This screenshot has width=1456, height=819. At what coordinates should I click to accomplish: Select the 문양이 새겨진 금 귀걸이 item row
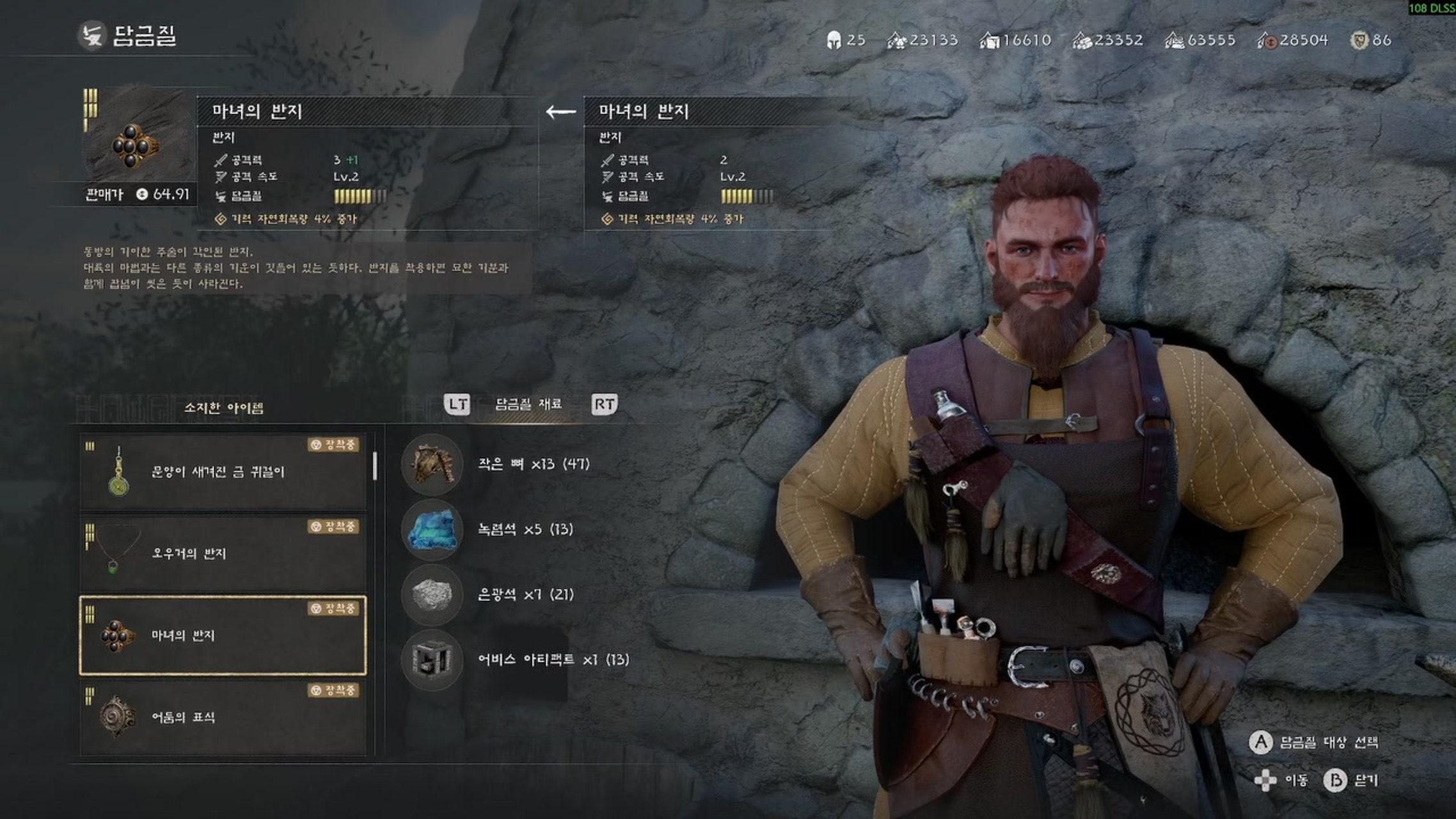pos(223,472)
